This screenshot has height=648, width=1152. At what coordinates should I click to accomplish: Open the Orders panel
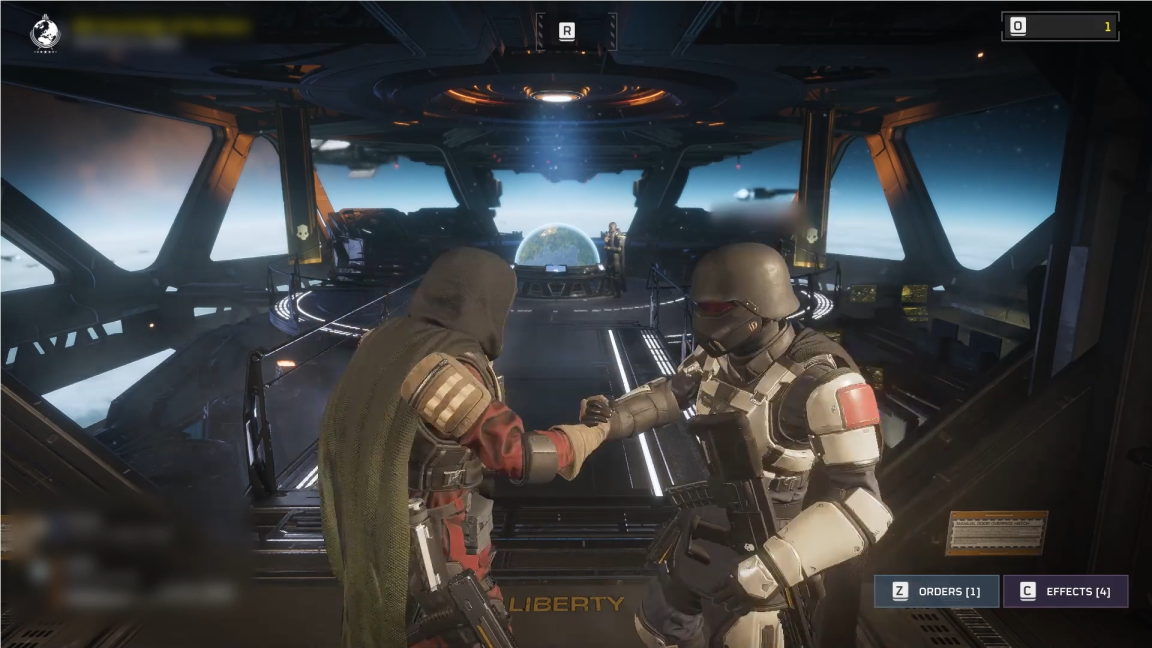coord(937,591)
